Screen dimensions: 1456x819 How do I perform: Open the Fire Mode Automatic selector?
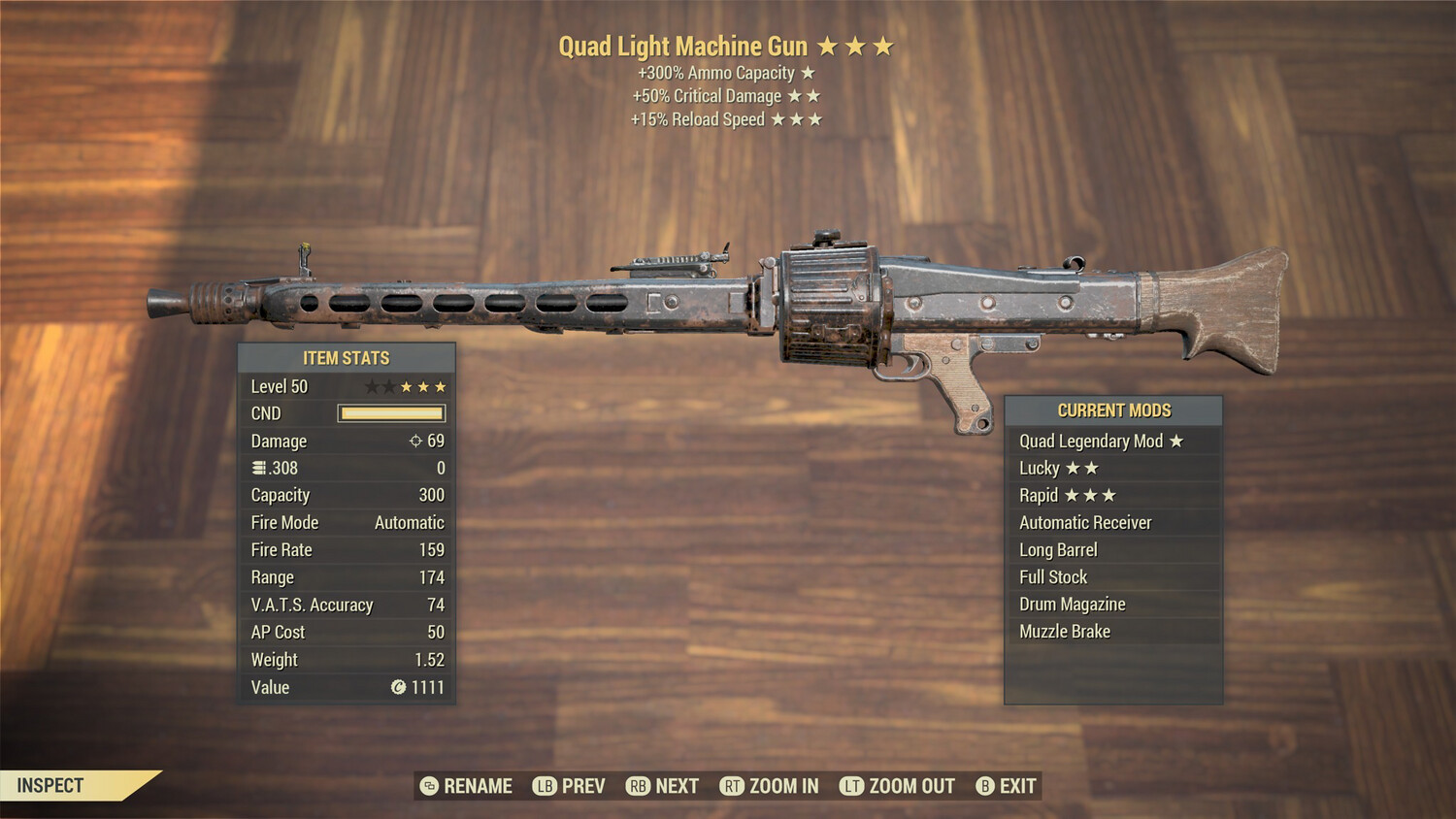pyautogui.click(x=409, y=522)
